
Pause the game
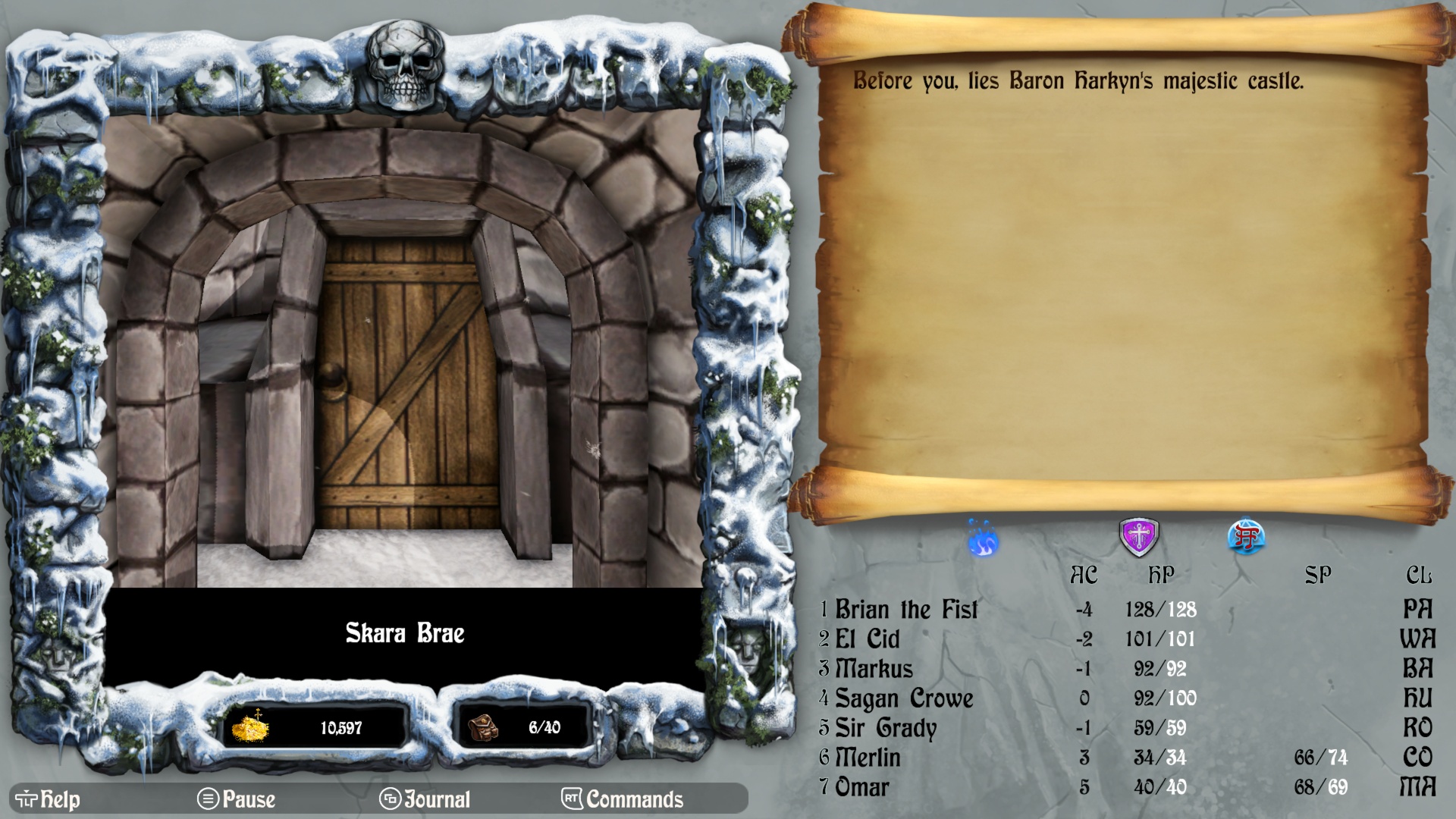(x=237, y=799)
